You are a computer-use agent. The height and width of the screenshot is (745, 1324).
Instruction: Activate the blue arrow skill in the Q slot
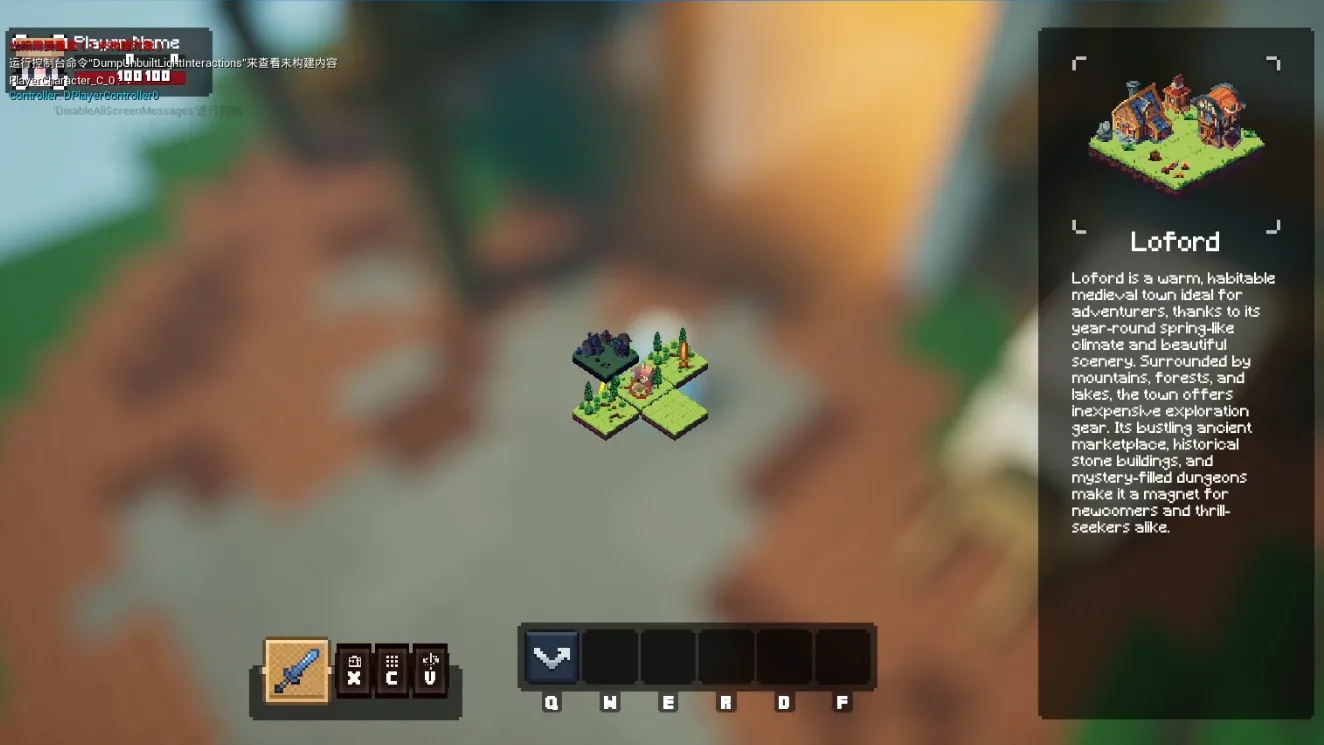point(550,657)
